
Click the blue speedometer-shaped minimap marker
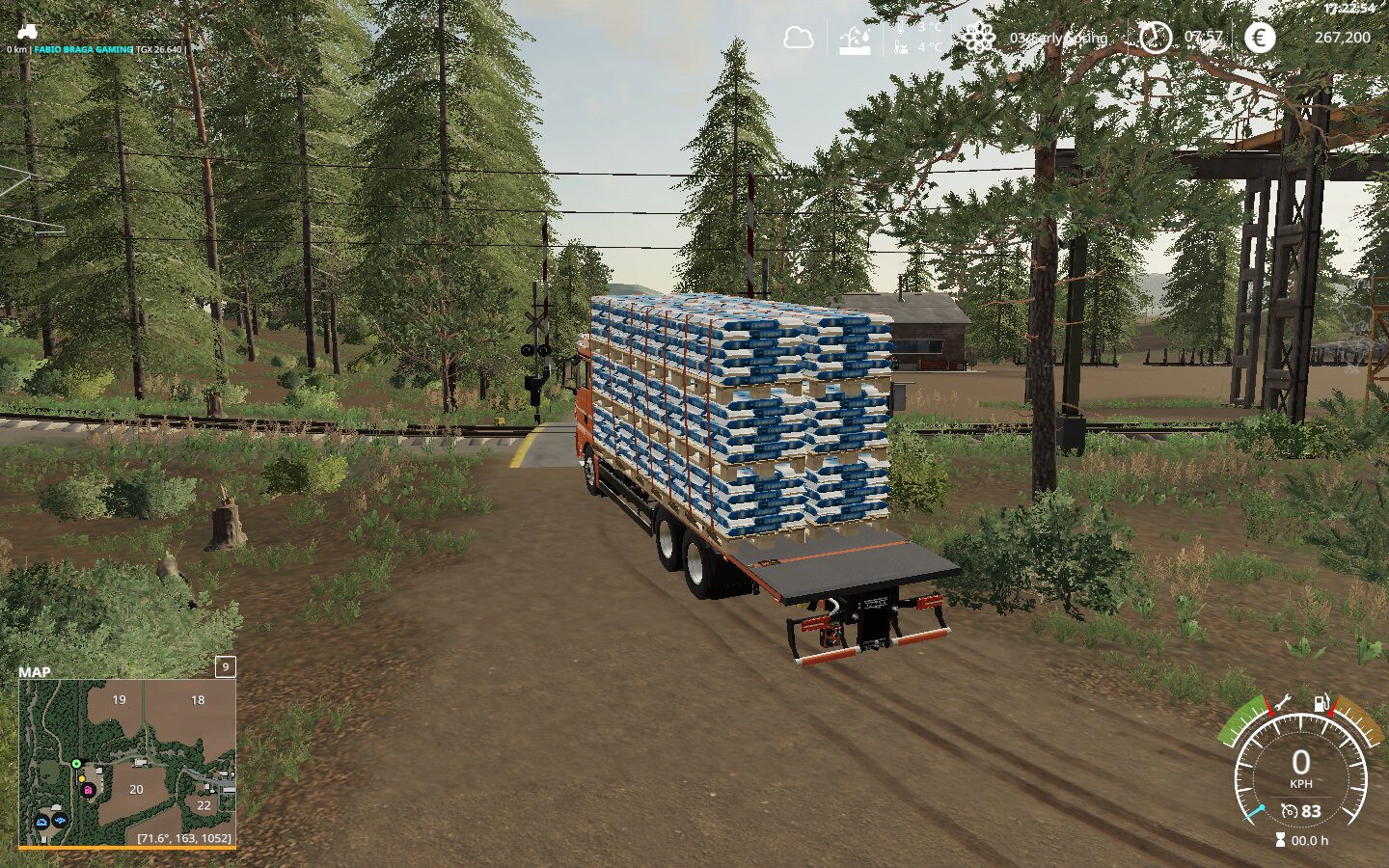[x=42, y=822]
